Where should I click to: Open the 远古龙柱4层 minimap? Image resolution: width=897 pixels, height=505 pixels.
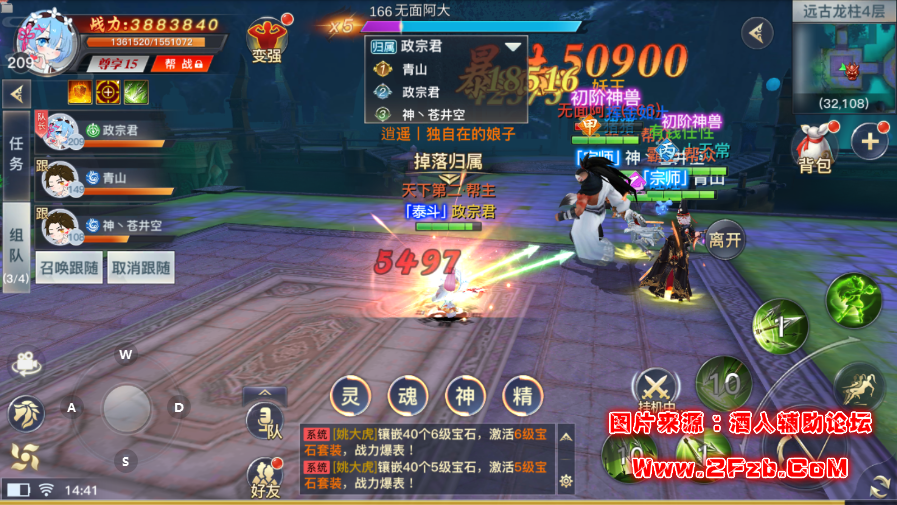[x=845, y=56]
